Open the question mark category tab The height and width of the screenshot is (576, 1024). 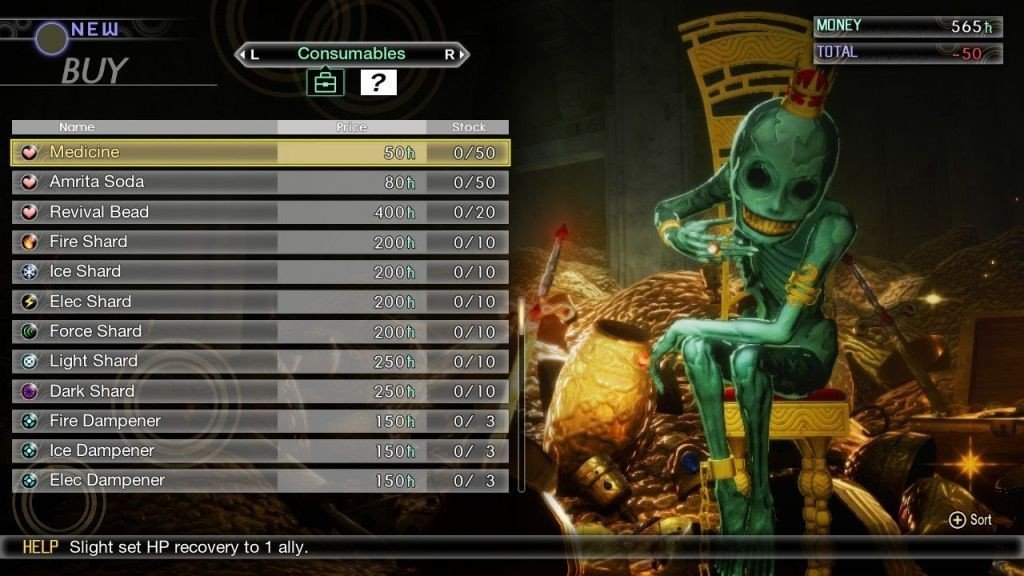tap(378, 83)
